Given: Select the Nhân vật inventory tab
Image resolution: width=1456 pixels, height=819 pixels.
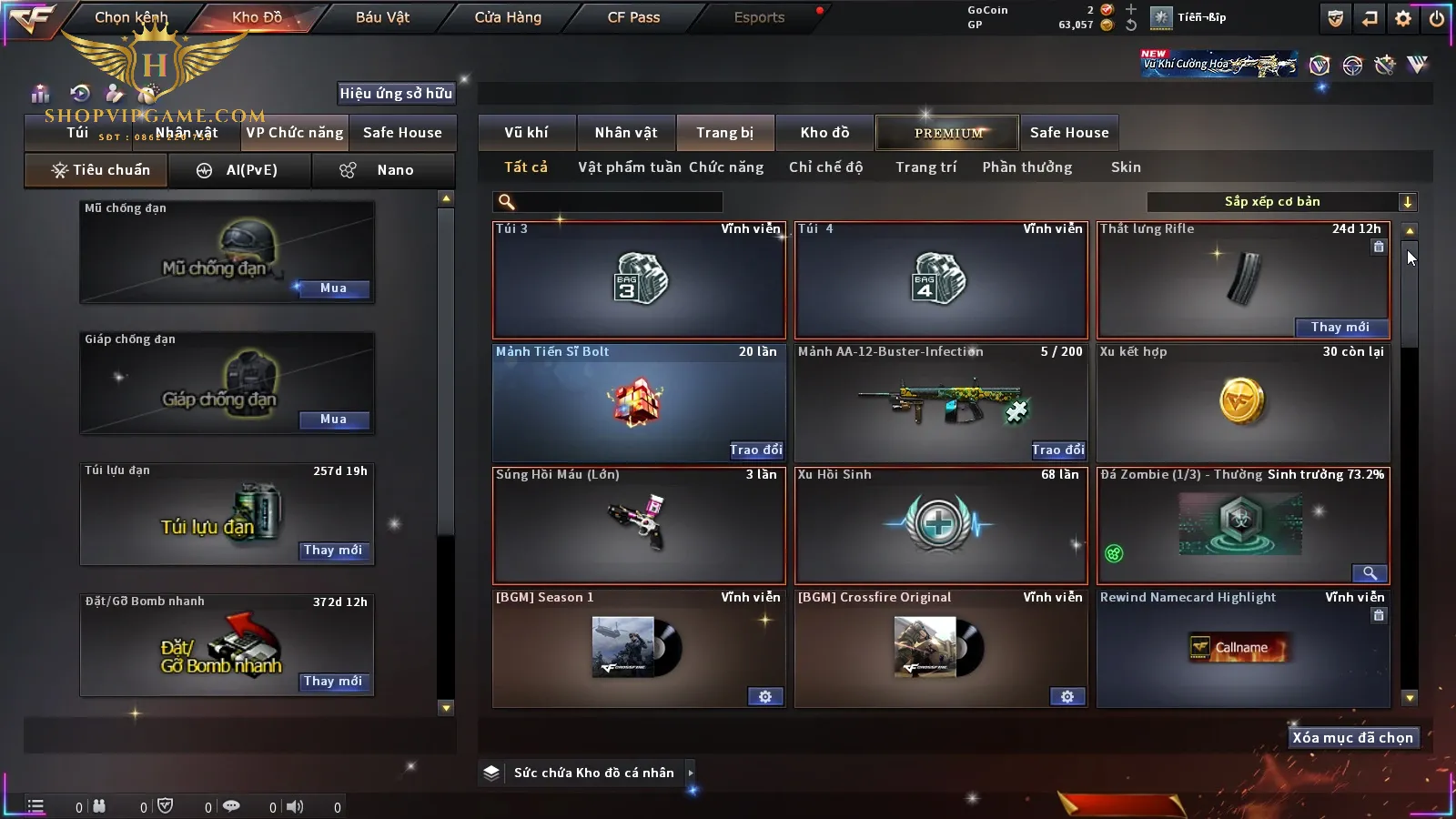Looking at the screenshot, I should pos(625,133).
